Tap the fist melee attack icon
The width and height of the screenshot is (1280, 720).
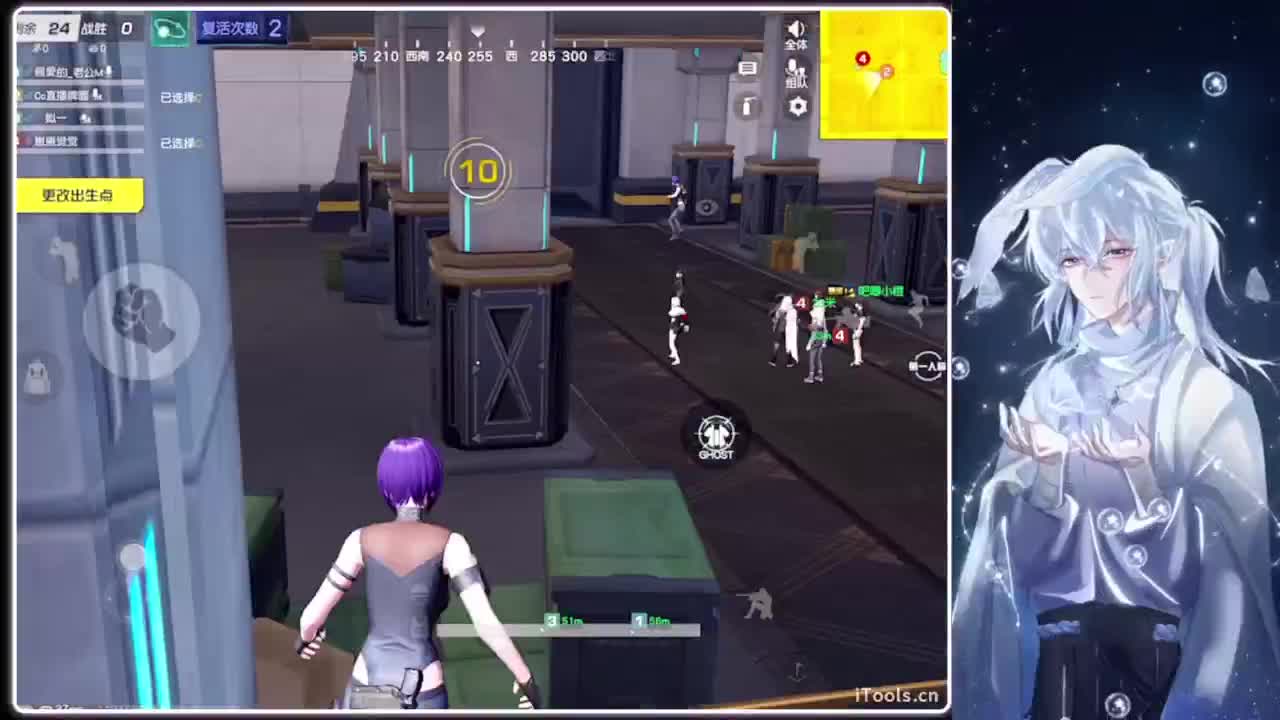140,318
